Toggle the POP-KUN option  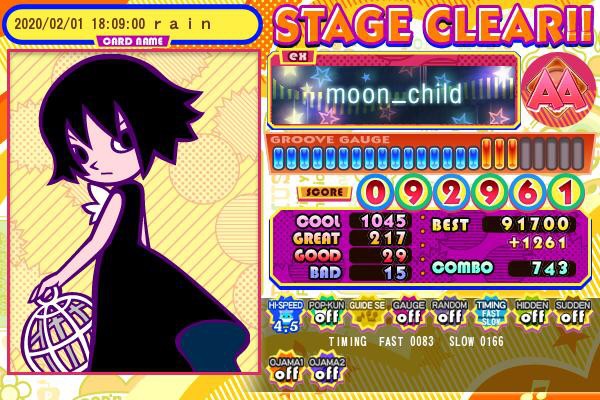(326, 314)
